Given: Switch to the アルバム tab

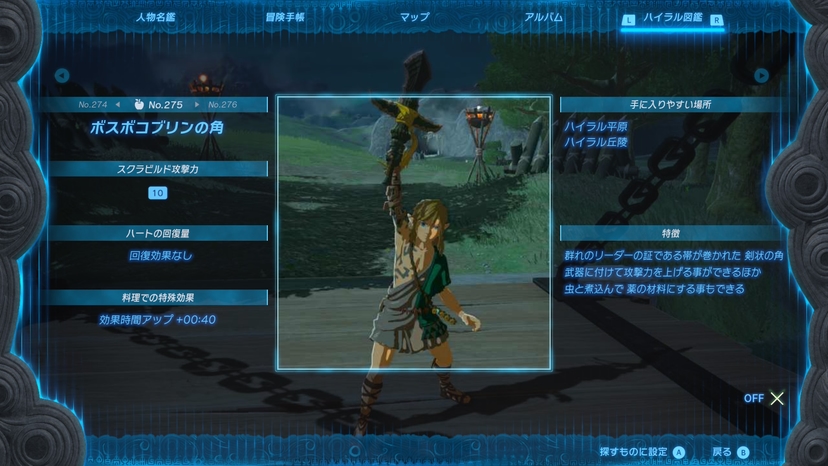Looking at the screenshot, I should coord(543,17).
